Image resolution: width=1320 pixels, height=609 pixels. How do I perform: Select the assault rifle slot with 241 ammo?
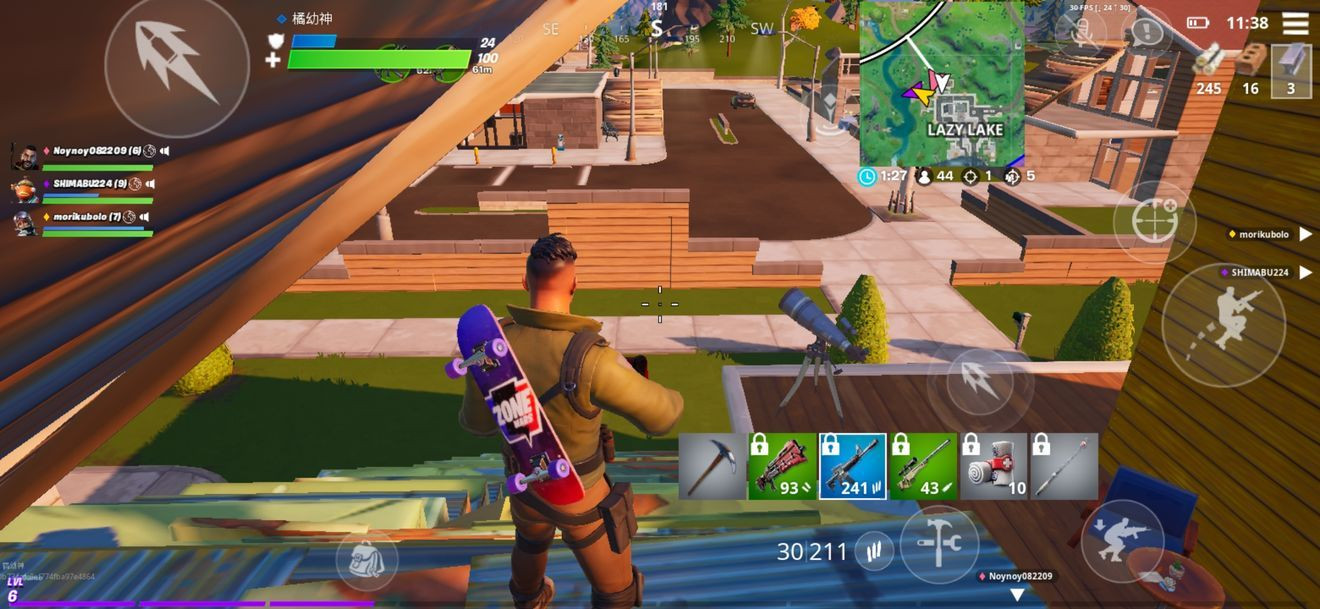[852, 466]
